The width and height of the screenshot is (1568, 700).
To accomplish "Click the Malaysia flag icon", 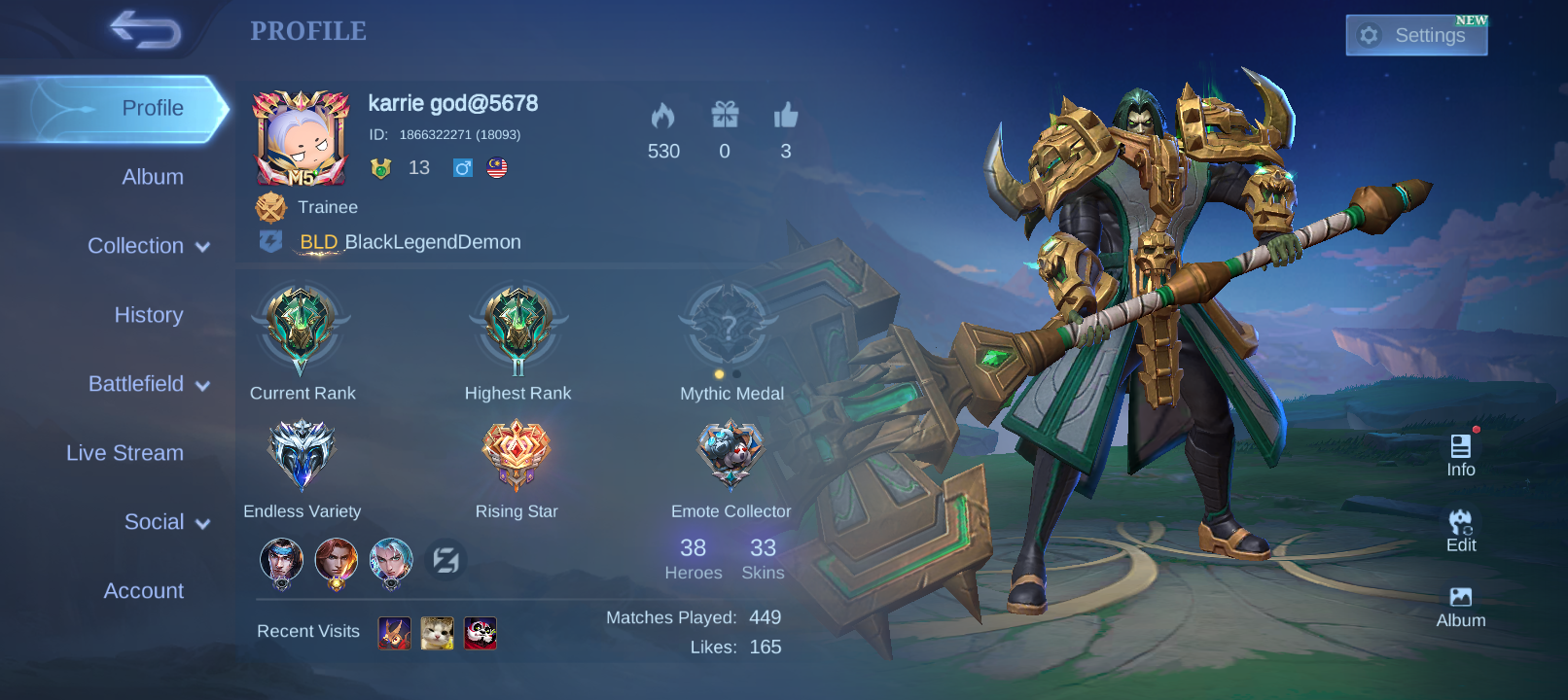I will tap(499, 167).
